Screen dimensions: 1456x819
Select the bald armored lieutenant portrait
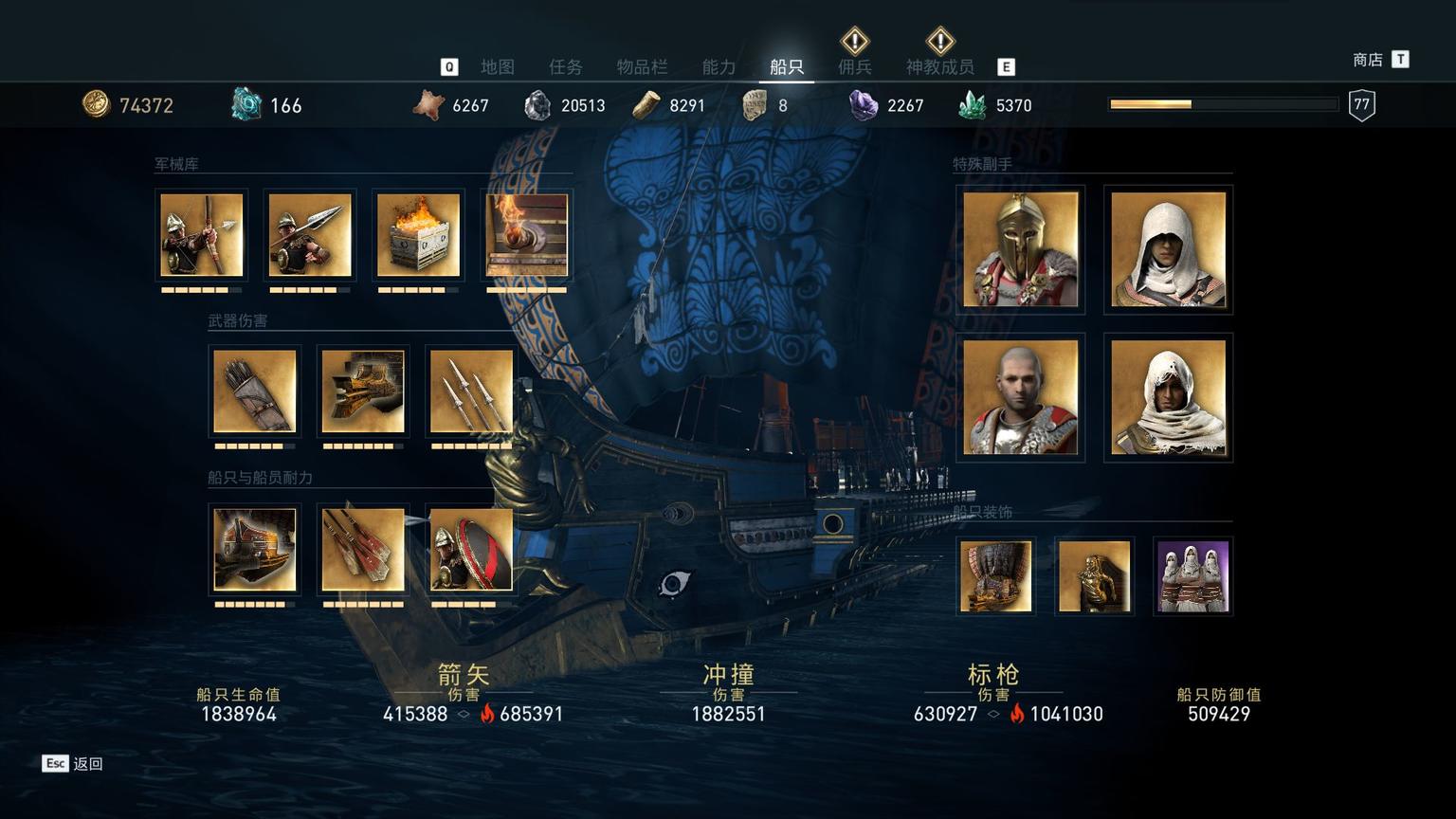[1020, 397]
